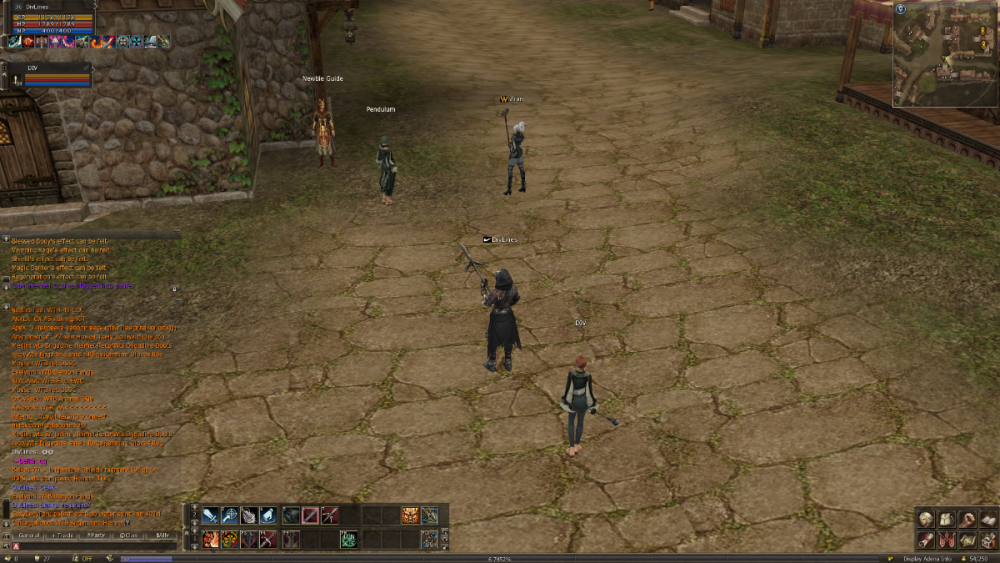The image size is (1000, 563).
Task: Open the skills book icon
Action: click(x=988, y=519)
